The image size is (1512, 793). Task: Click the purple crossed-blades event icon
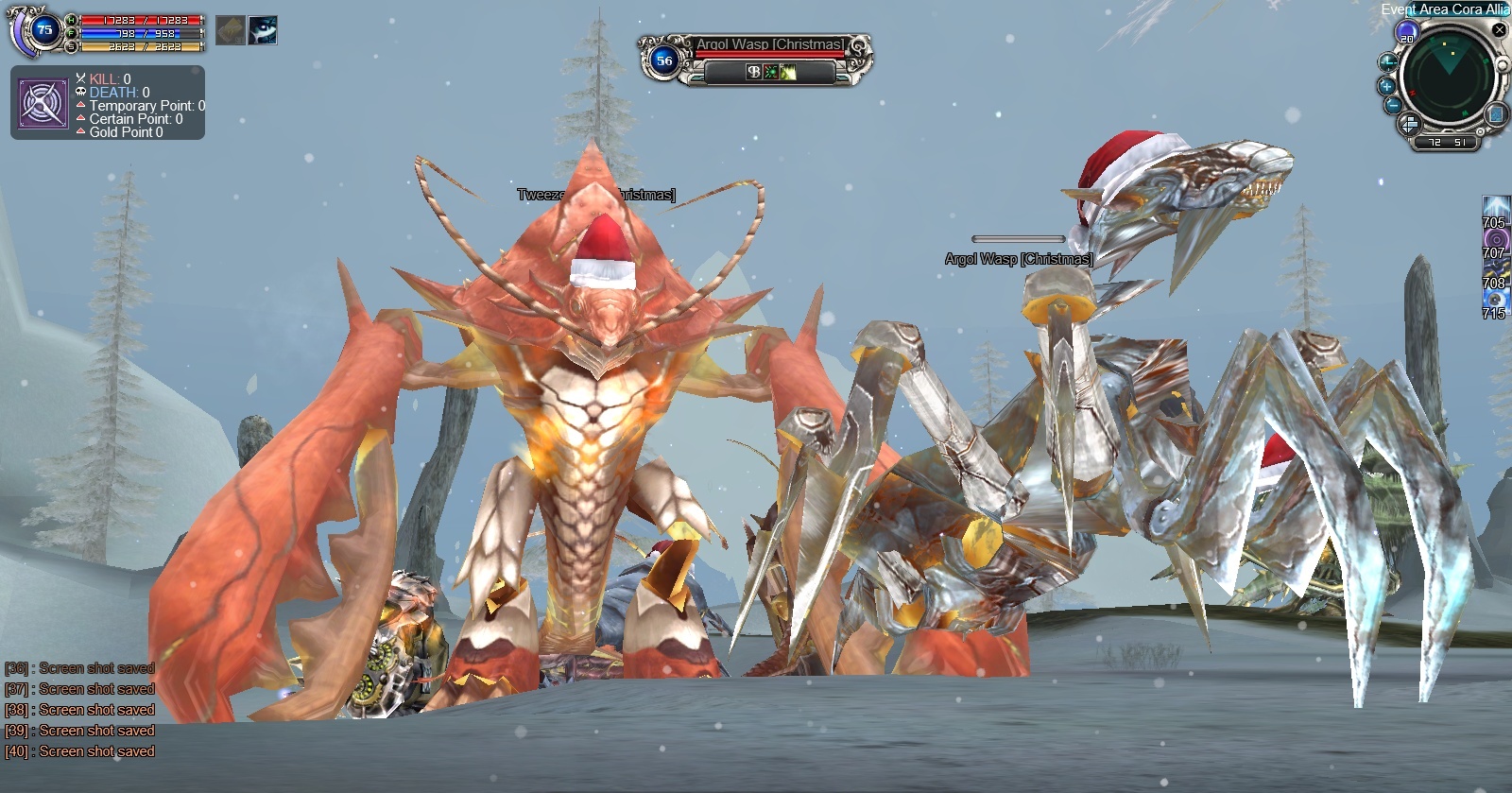coord(43,103)
